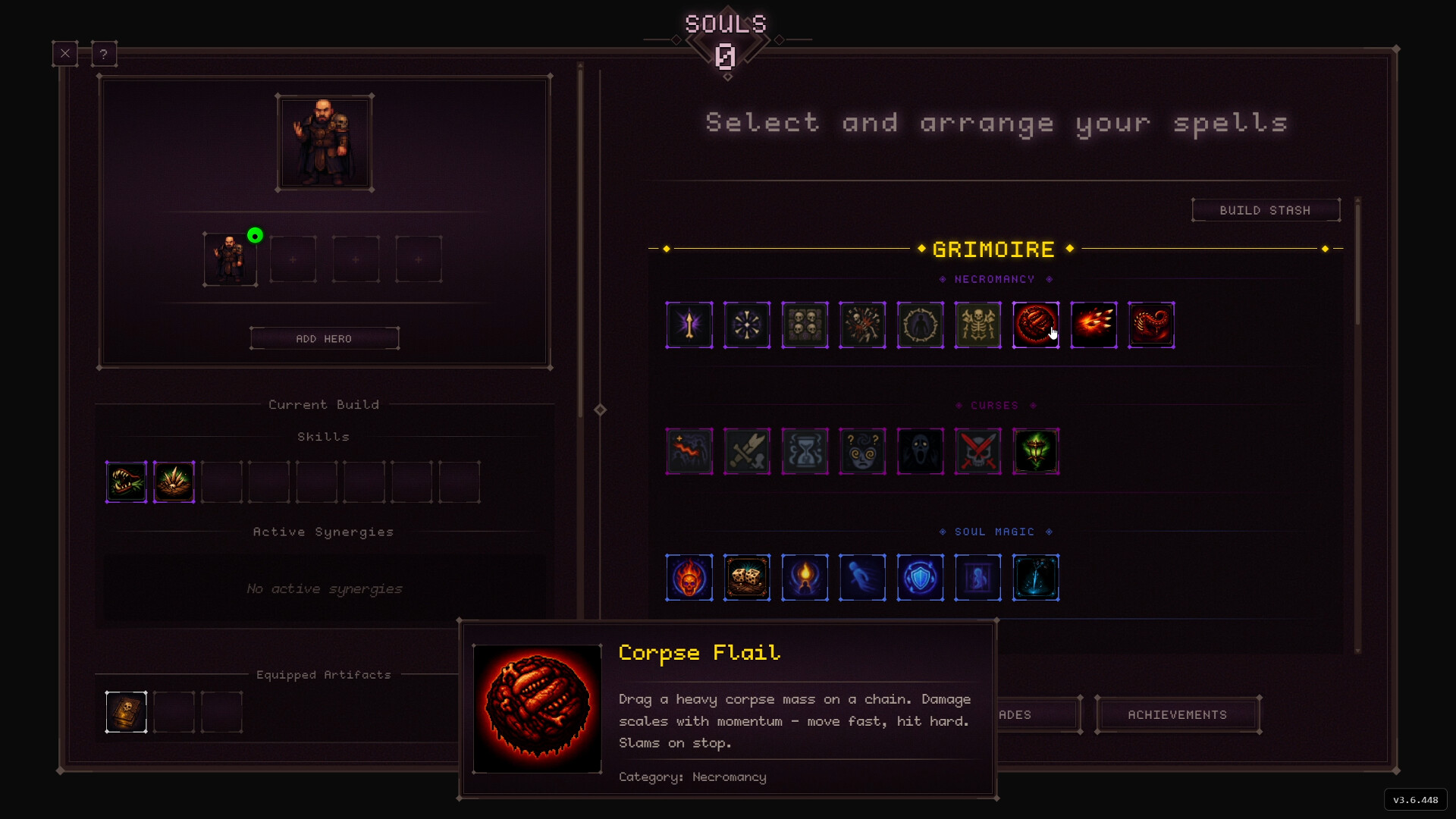Viewport: 1456px width, 819px height.
Task: Select the Corpse Flail spell in Necromancy
Action: (1036, 325)
